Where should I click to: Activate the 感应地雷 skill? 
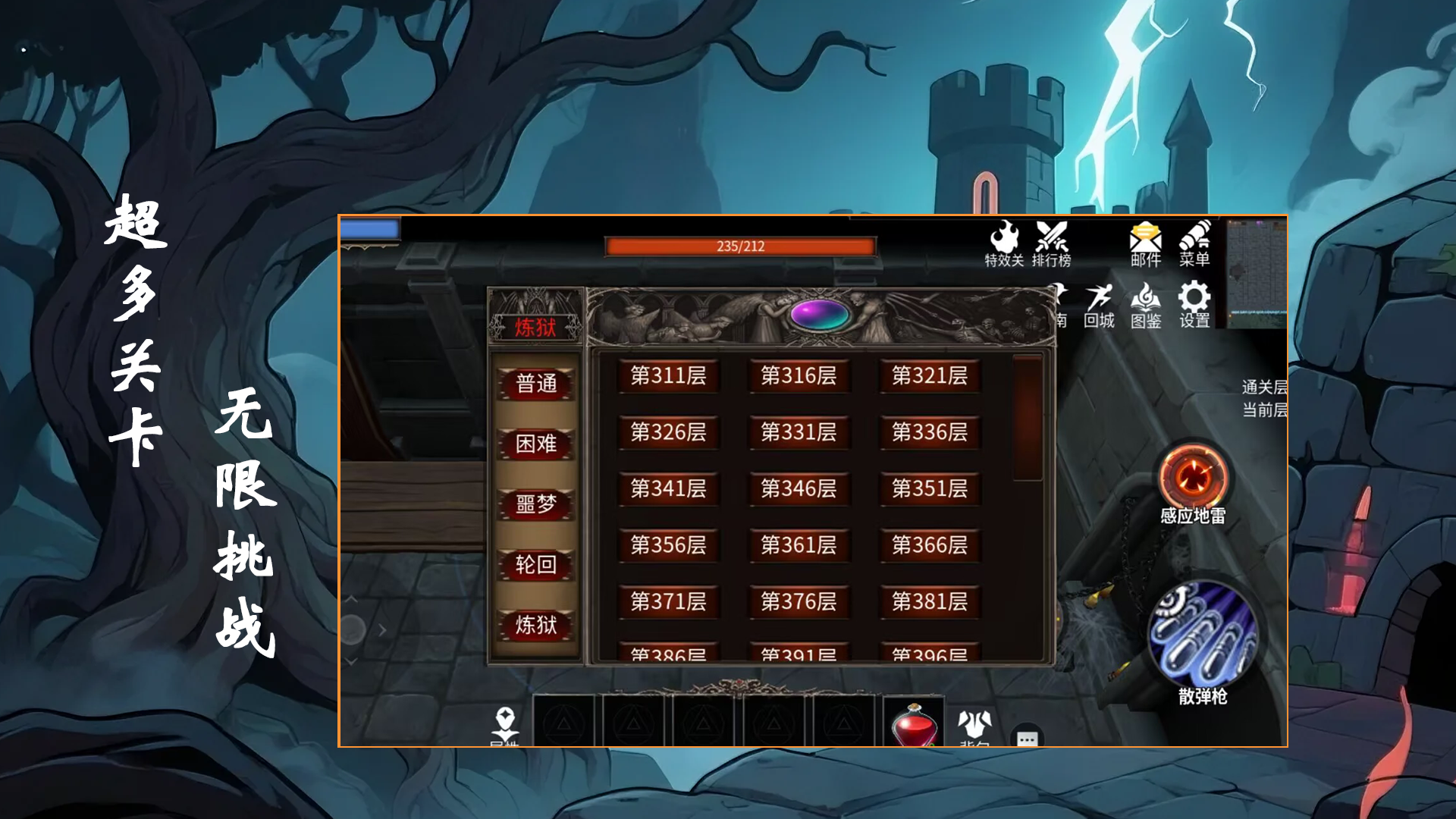pos(1193,479)
